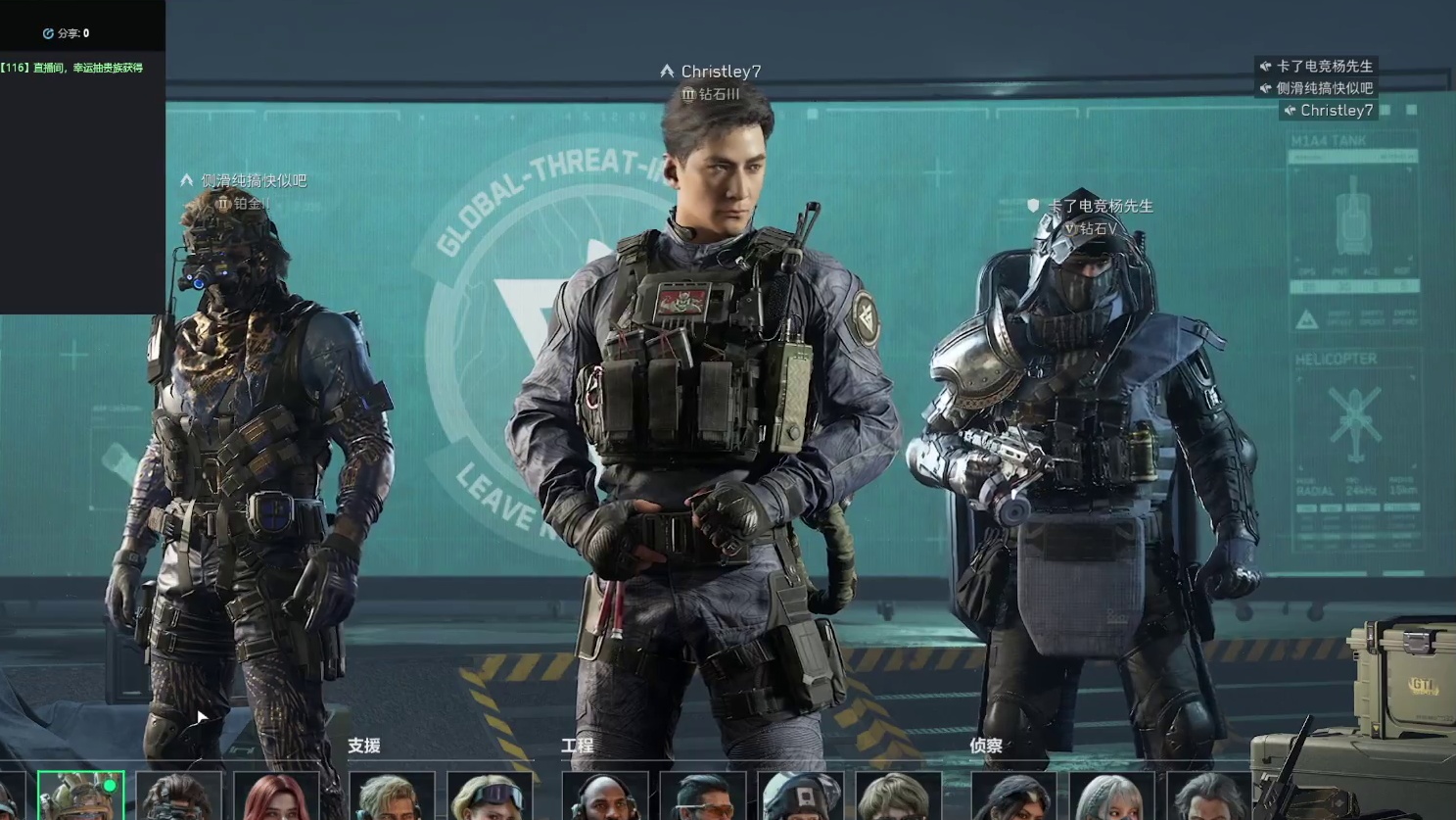The width and height of the screenshot is (1456, 820).
Task: Choose the operator with orange glasses
Action: click(x=703, y=796)
